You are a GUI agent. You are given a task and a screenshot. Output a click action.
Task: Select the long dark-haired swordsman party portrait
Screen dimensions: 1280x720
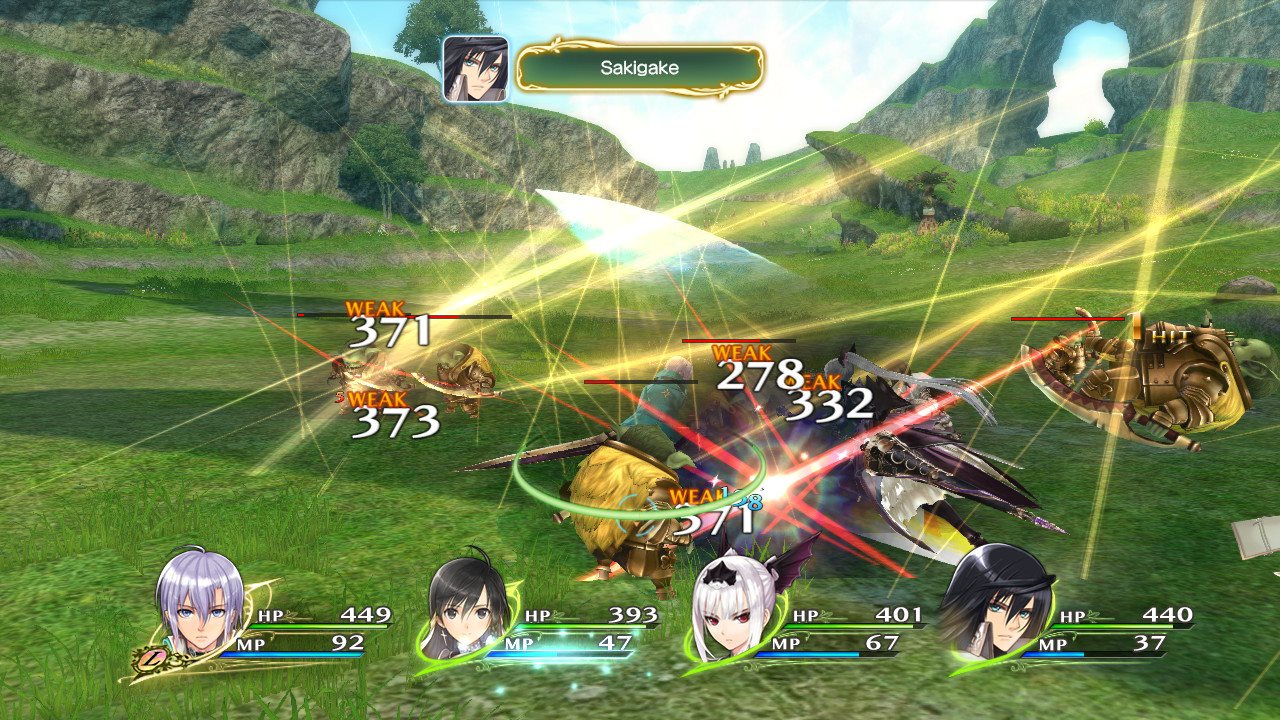[995, 610]
